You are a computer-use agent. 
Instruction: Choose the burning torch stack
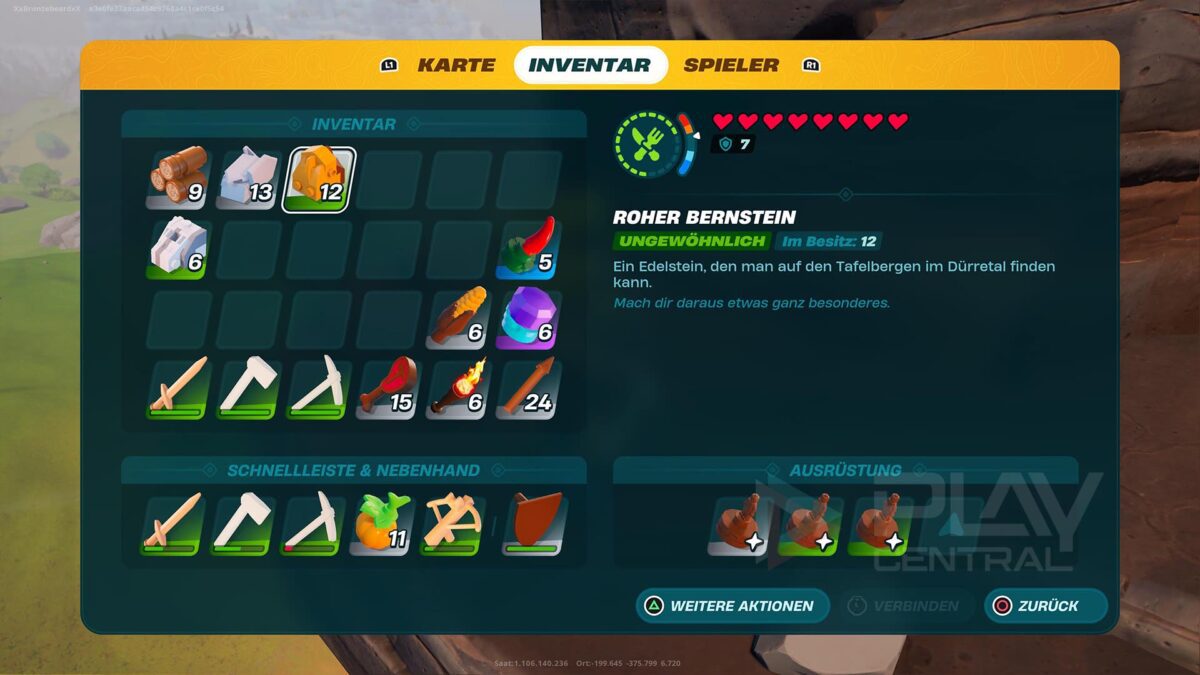pyautogui.click(x=459, y=388)
